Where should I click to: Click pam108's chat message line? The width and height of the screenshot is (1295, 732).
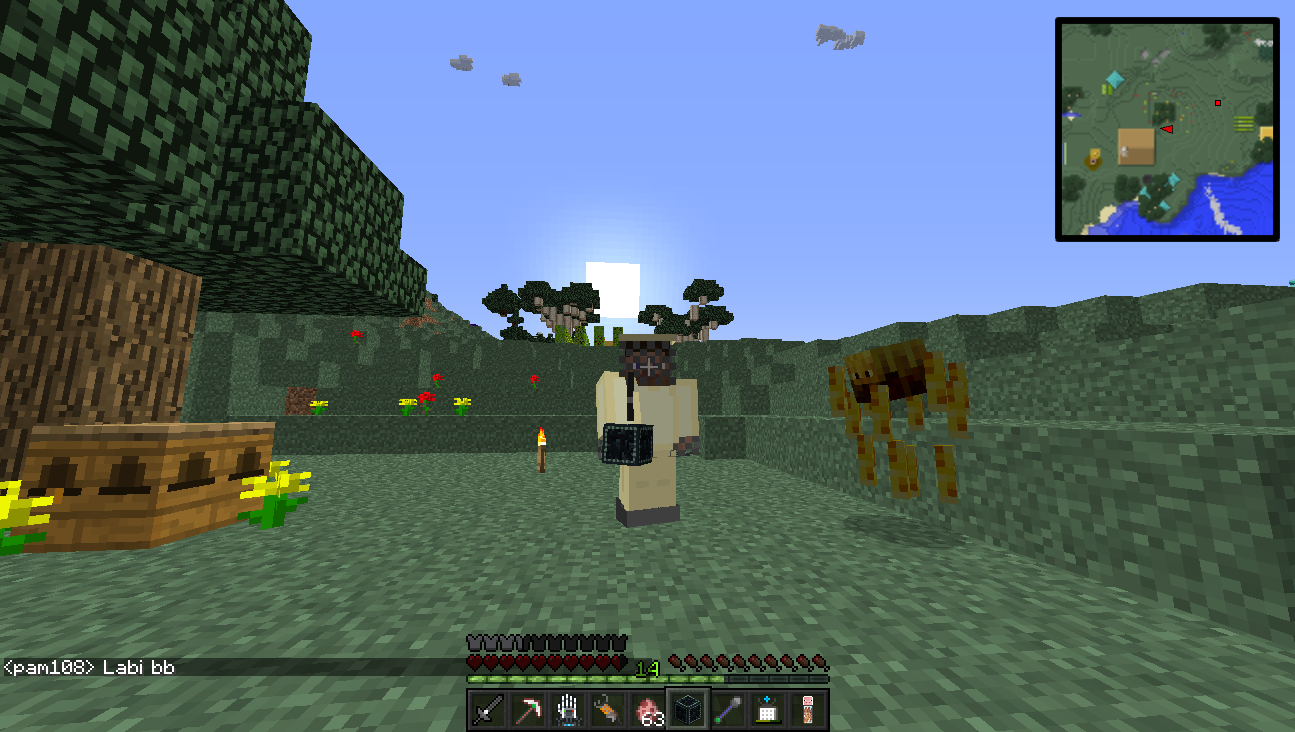[x=90, y=667]
